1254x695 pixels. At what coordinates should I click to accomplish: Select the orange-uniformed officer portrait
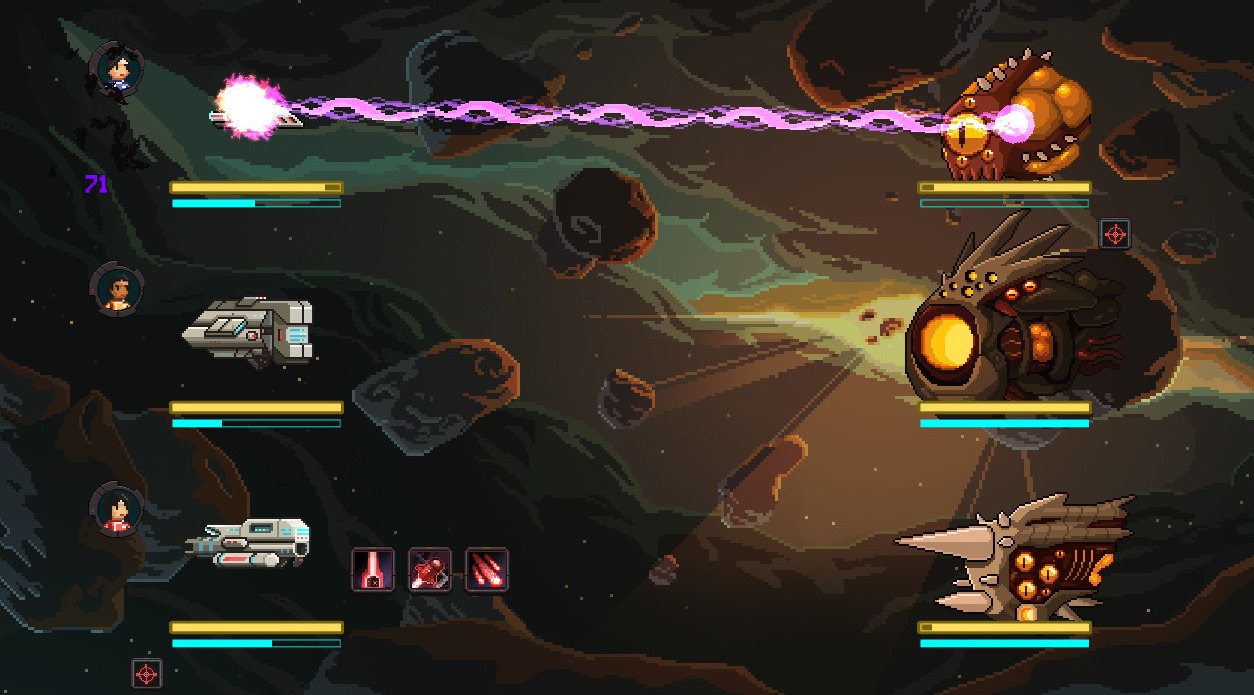tap(117, 290)
